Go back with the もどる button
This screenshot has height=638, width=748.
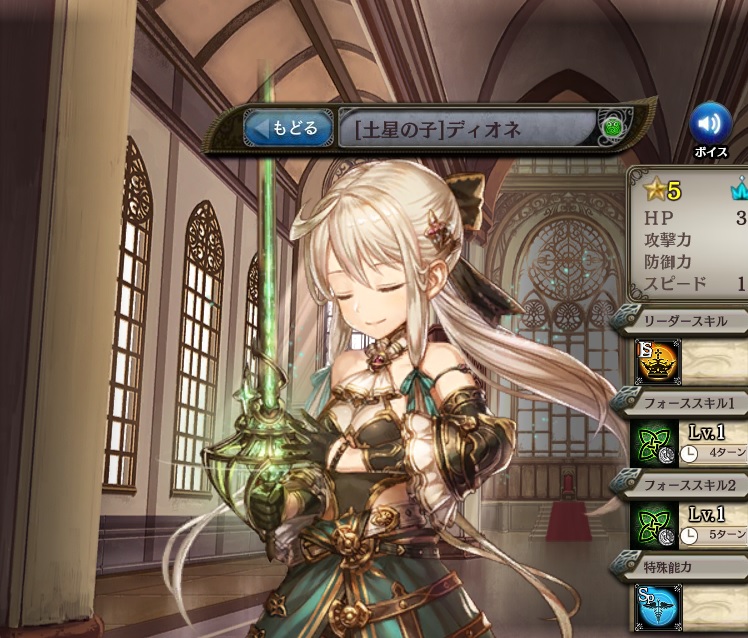[x=289, y=128]
